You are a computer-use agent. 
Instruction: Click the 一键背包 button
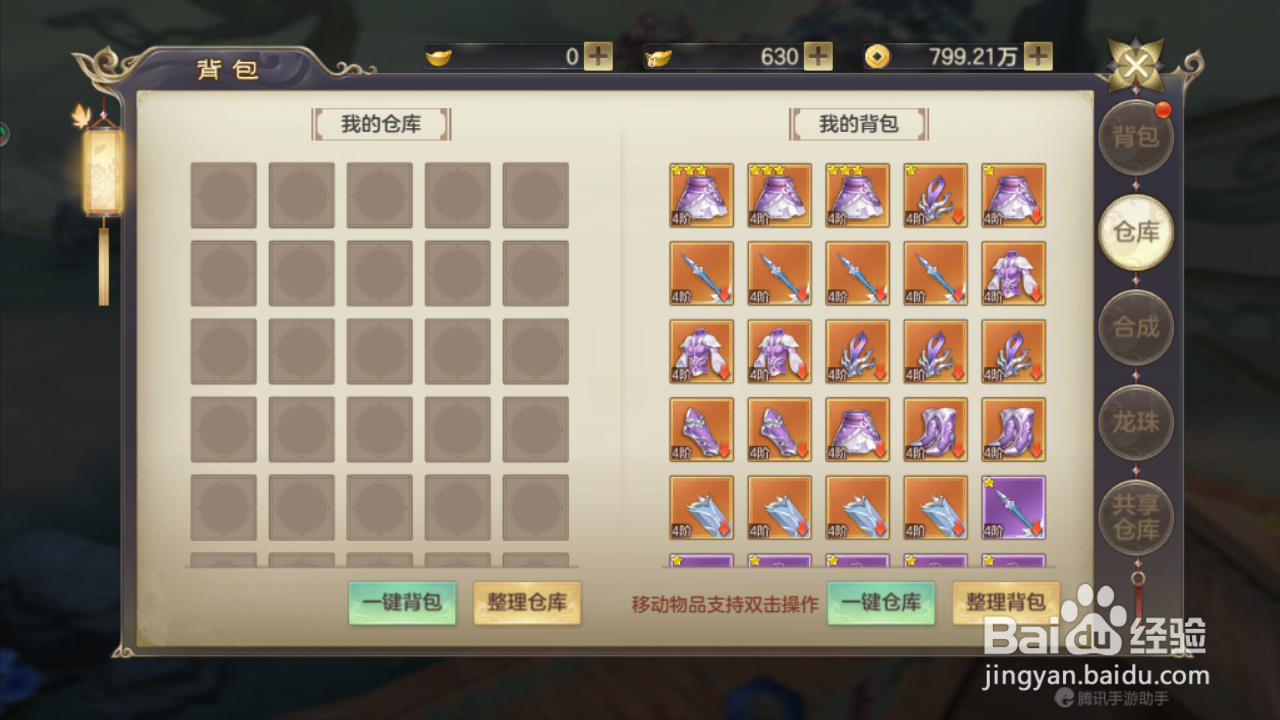pos(402,604)
